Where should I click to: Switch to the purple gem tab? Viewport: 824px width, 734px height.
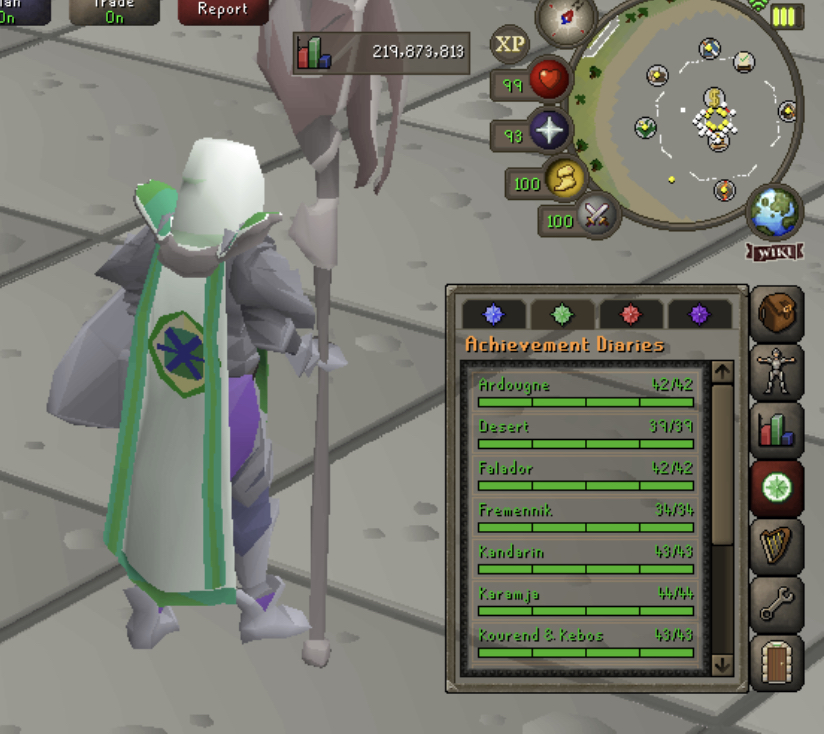tap(699, 314)
